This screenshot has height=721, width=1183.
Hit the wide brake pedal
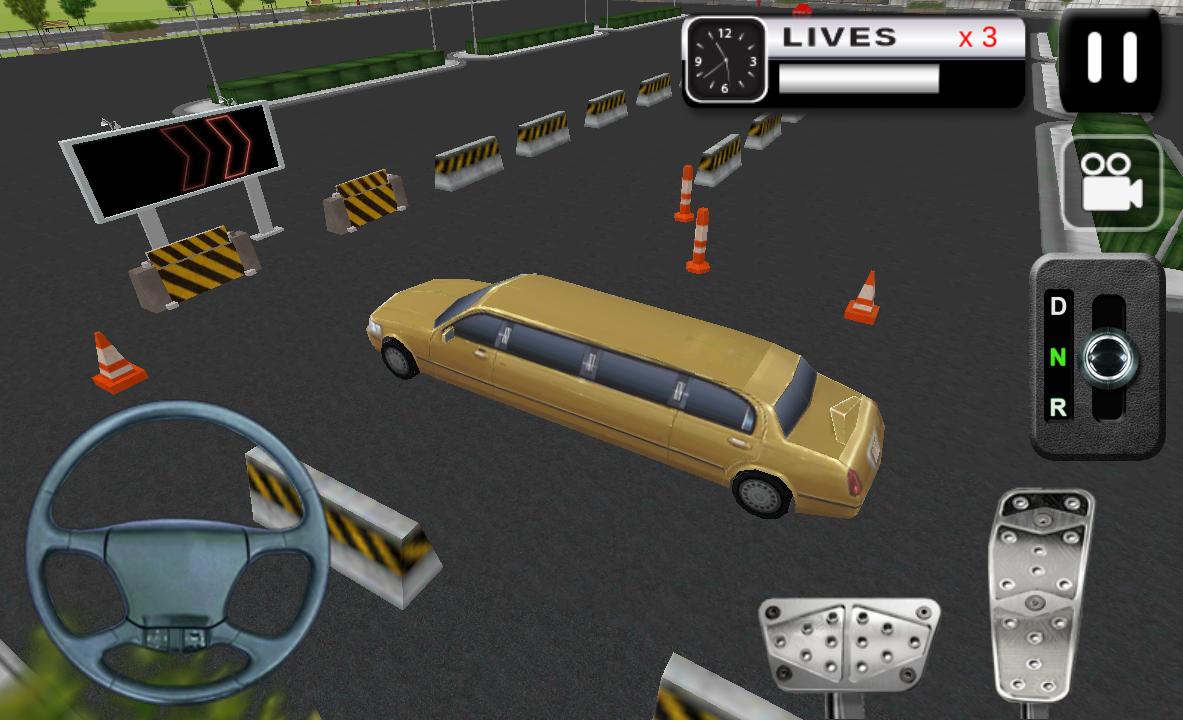pos(848,639)
